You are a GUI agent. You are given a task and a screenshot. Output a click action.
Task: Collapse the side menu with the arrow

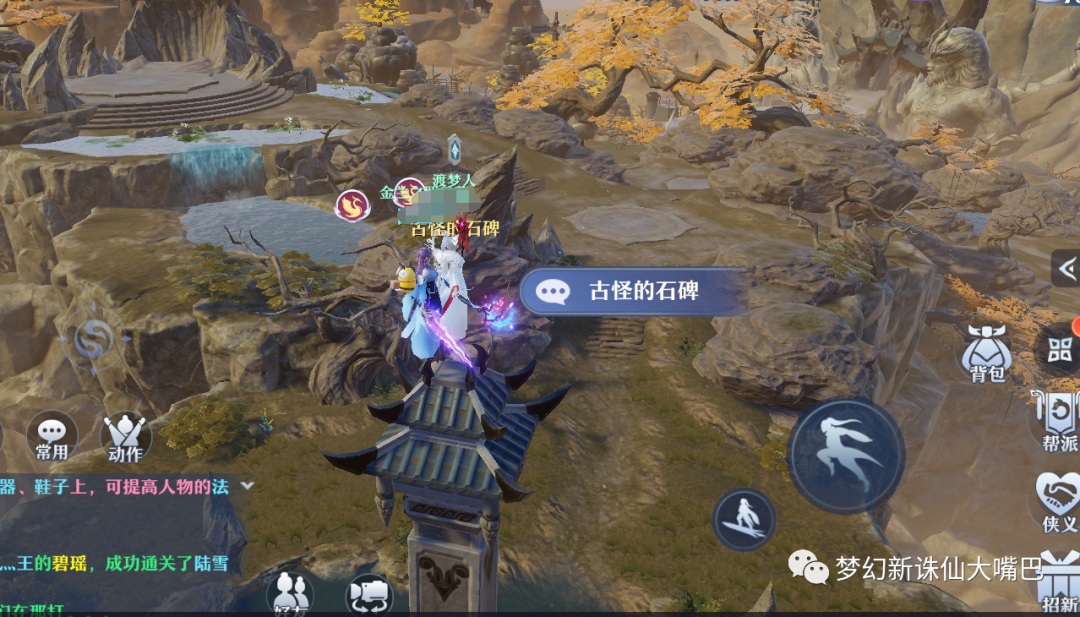click(1066, 268)
